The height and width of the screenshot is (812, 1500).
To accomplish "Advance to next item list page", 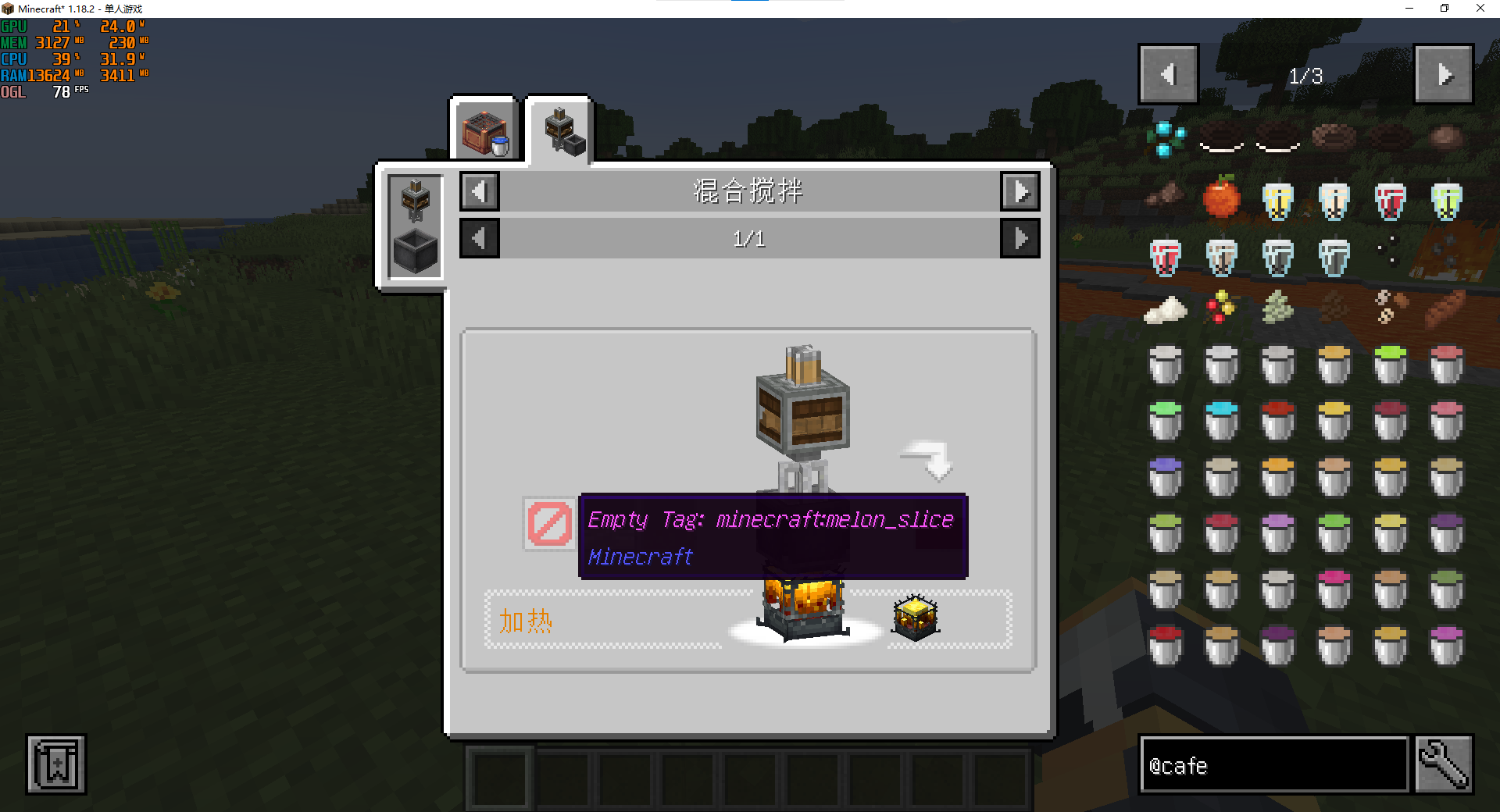I will pyautogui.click(x=1444, y=74).
